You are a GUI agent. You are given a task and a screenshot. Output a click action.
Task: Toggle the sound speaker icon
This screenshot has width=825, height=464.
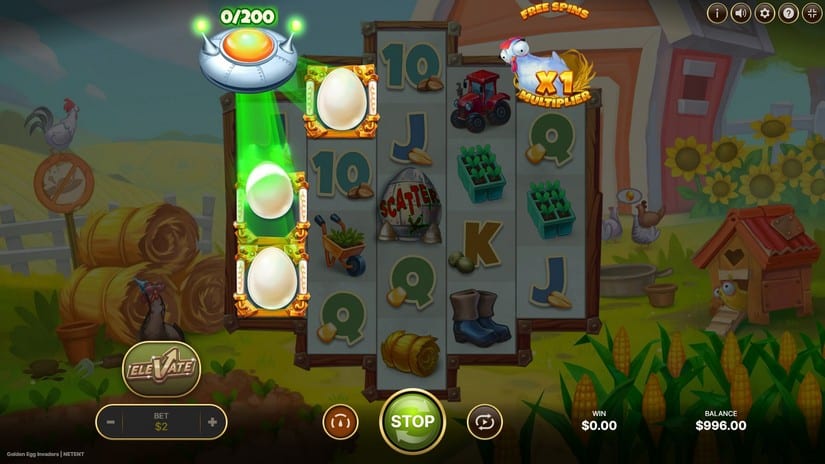tap(741, 13)
